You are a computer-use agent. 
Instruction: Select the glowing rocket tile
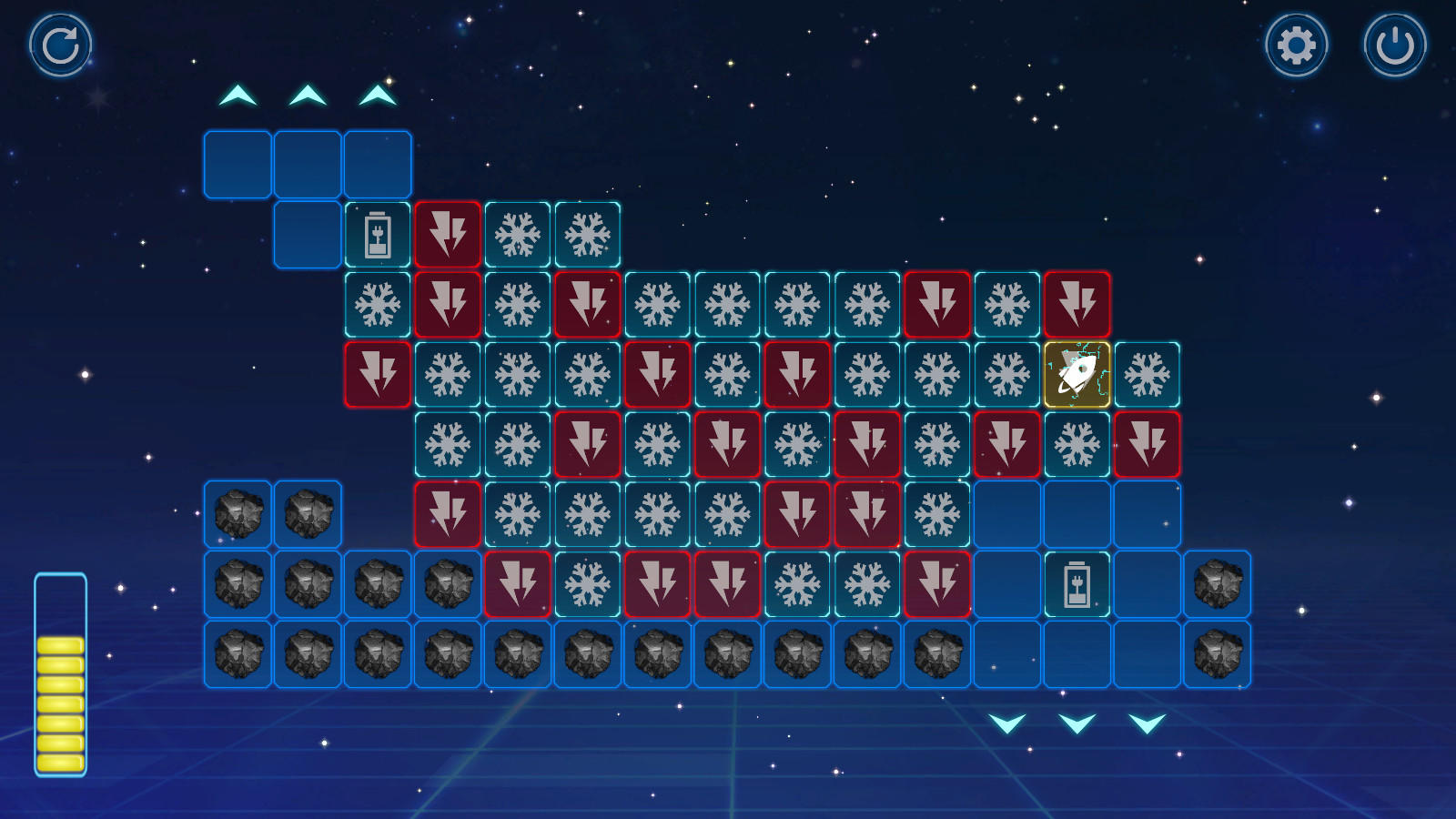tap(1077, 373)
